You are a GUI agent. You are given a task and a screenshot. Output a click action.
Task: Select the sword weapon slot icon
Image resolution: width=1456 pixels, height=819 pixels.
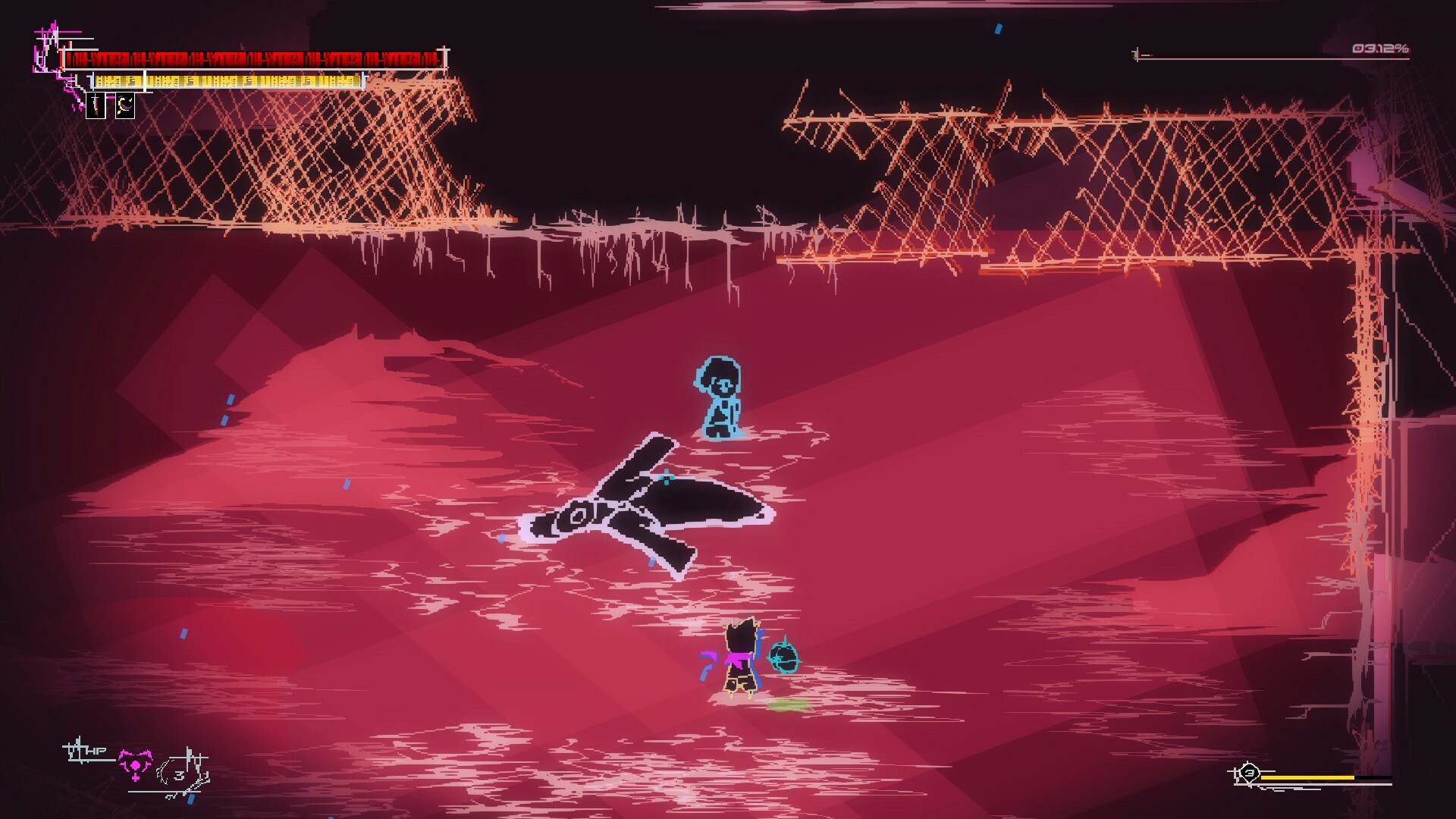[96, 106]
